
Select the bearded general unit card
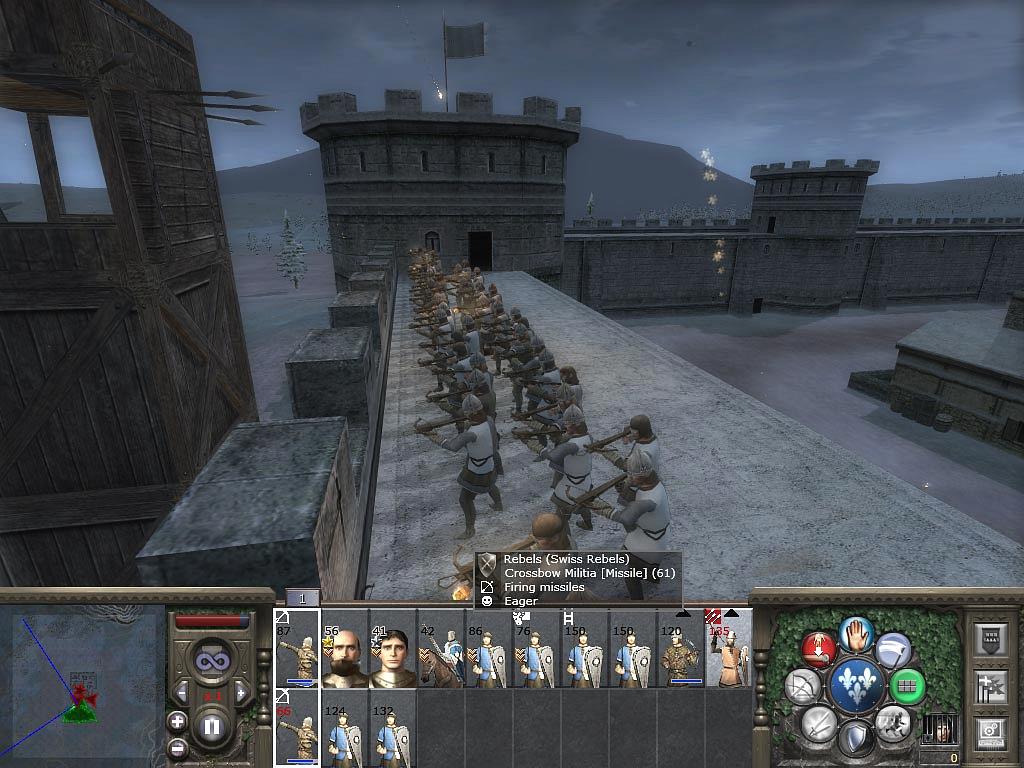click(x=345, y=650)
